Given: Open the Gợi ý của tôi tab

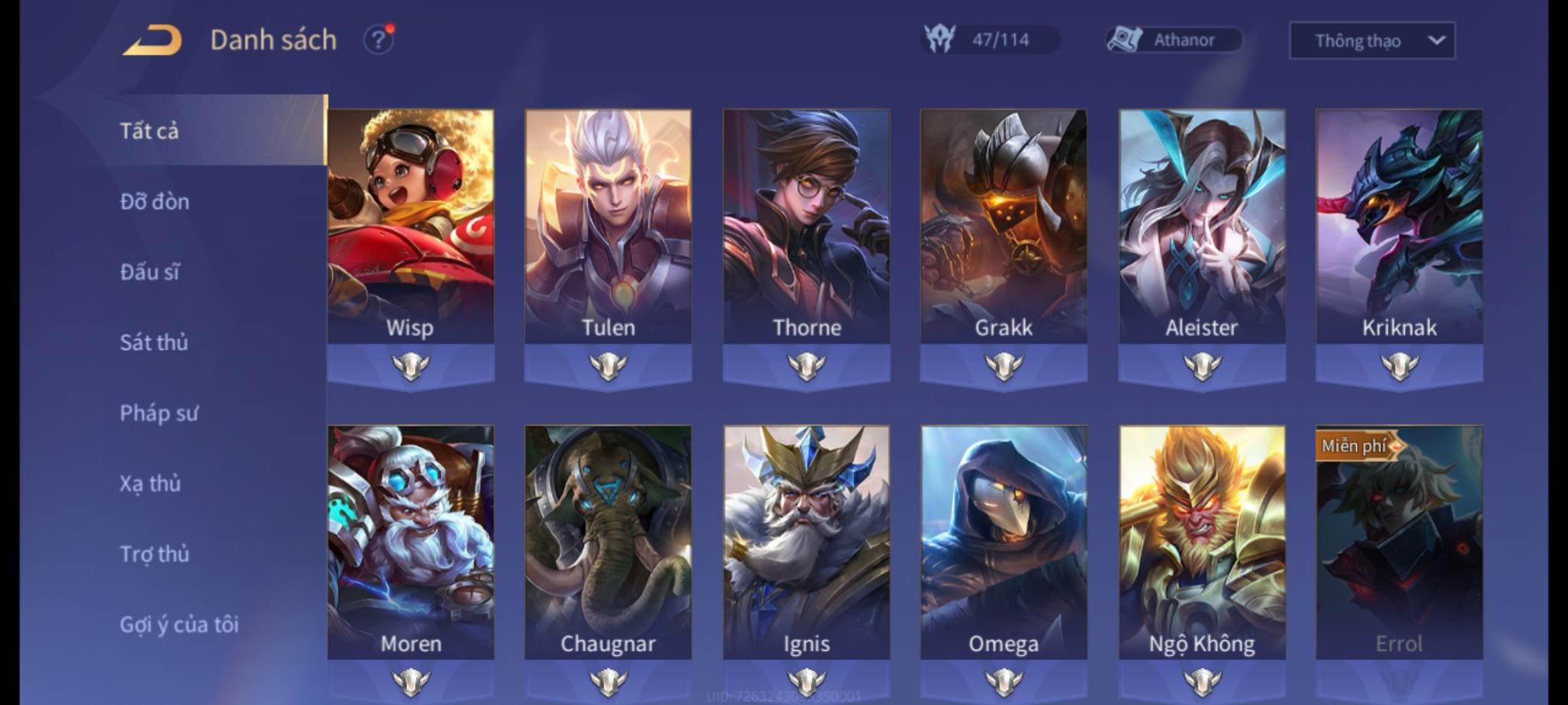Looking at the screenshot, I should pos(179,625).
